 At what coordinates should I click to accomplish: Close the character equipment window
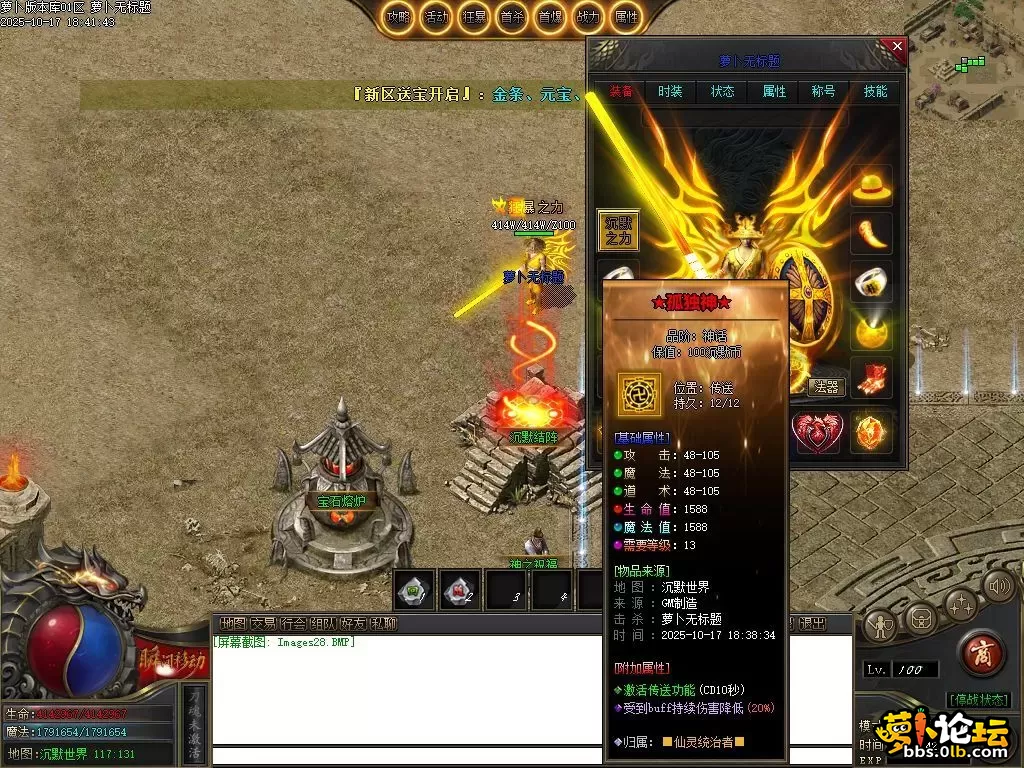897,46
